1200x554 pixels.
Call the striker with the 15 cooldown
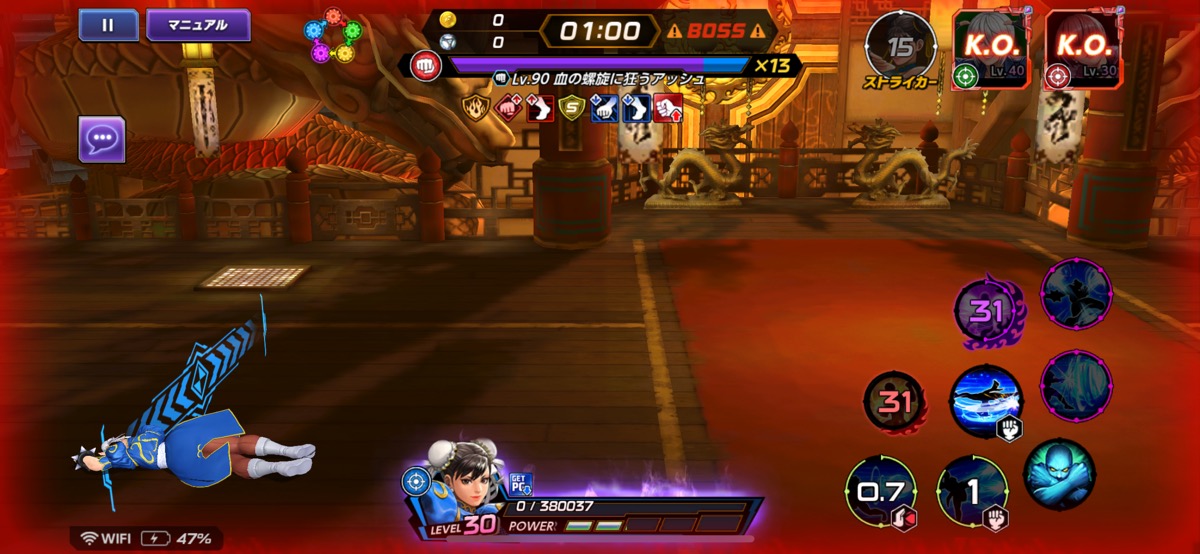point(901,47)
